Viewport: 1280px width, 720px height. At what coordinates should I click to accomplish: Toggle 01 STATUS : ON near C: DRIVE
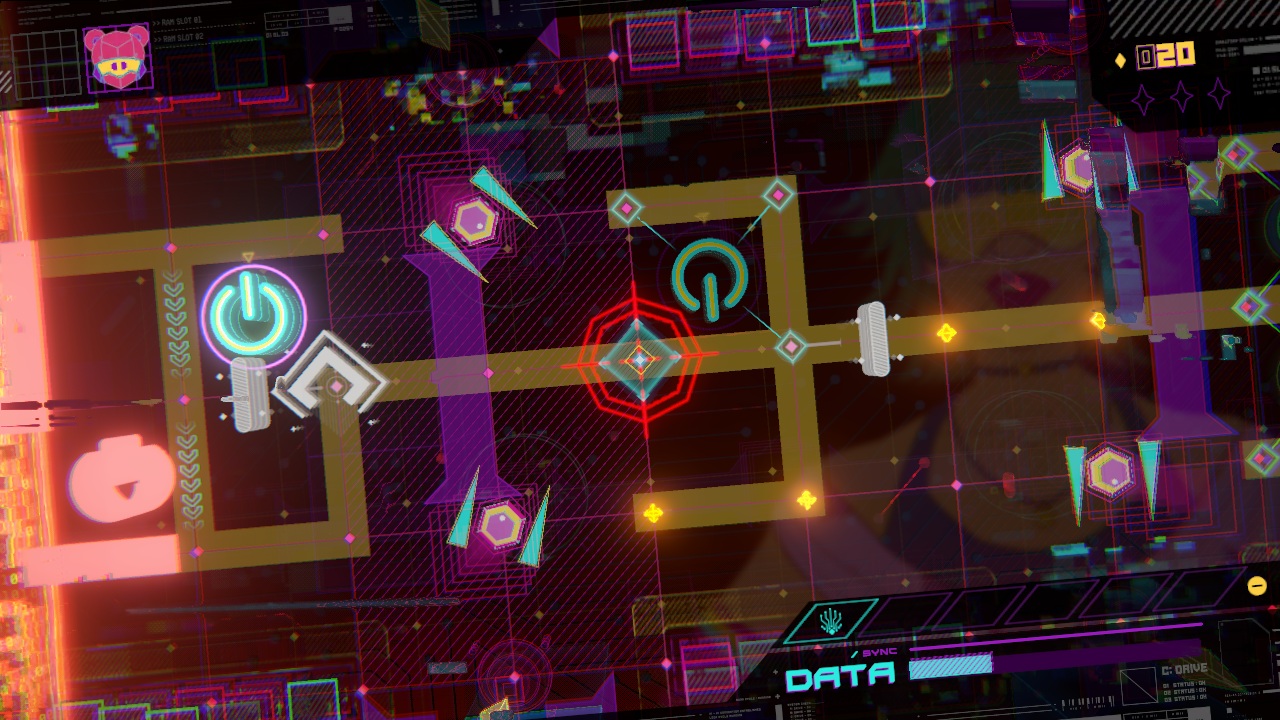click(1185, 683)
